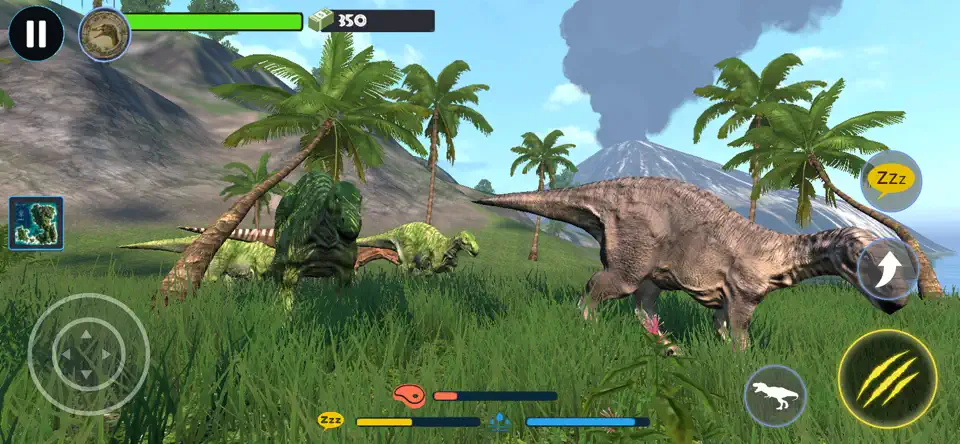Tap the virtual movement joystick
This screenshot has width=960, height=444.
(x=88, y=354)
